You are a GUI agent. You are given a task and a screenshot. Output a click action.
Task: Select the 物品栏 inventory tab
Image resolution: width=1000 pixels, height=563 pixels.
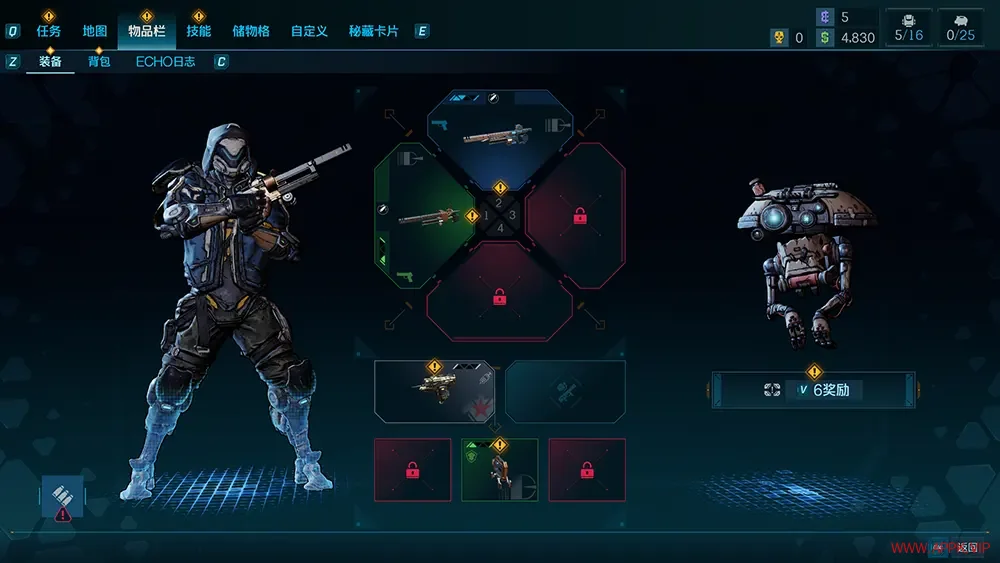[x=146, y=31]
